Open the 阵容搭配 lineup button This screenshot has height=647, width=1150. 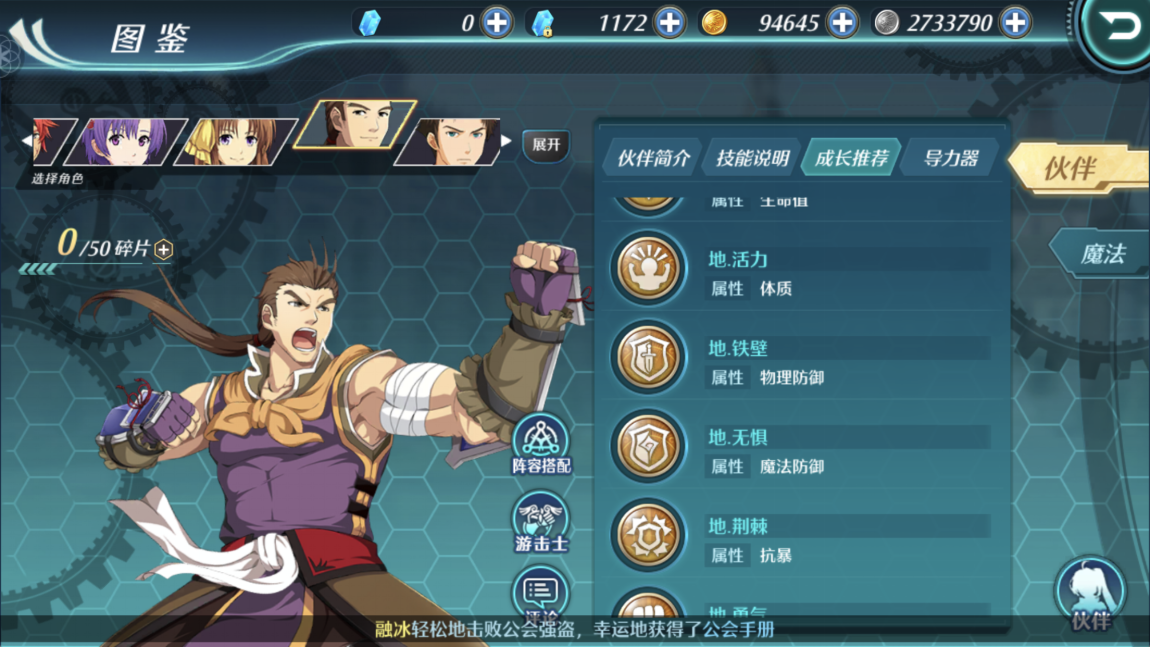541,444
